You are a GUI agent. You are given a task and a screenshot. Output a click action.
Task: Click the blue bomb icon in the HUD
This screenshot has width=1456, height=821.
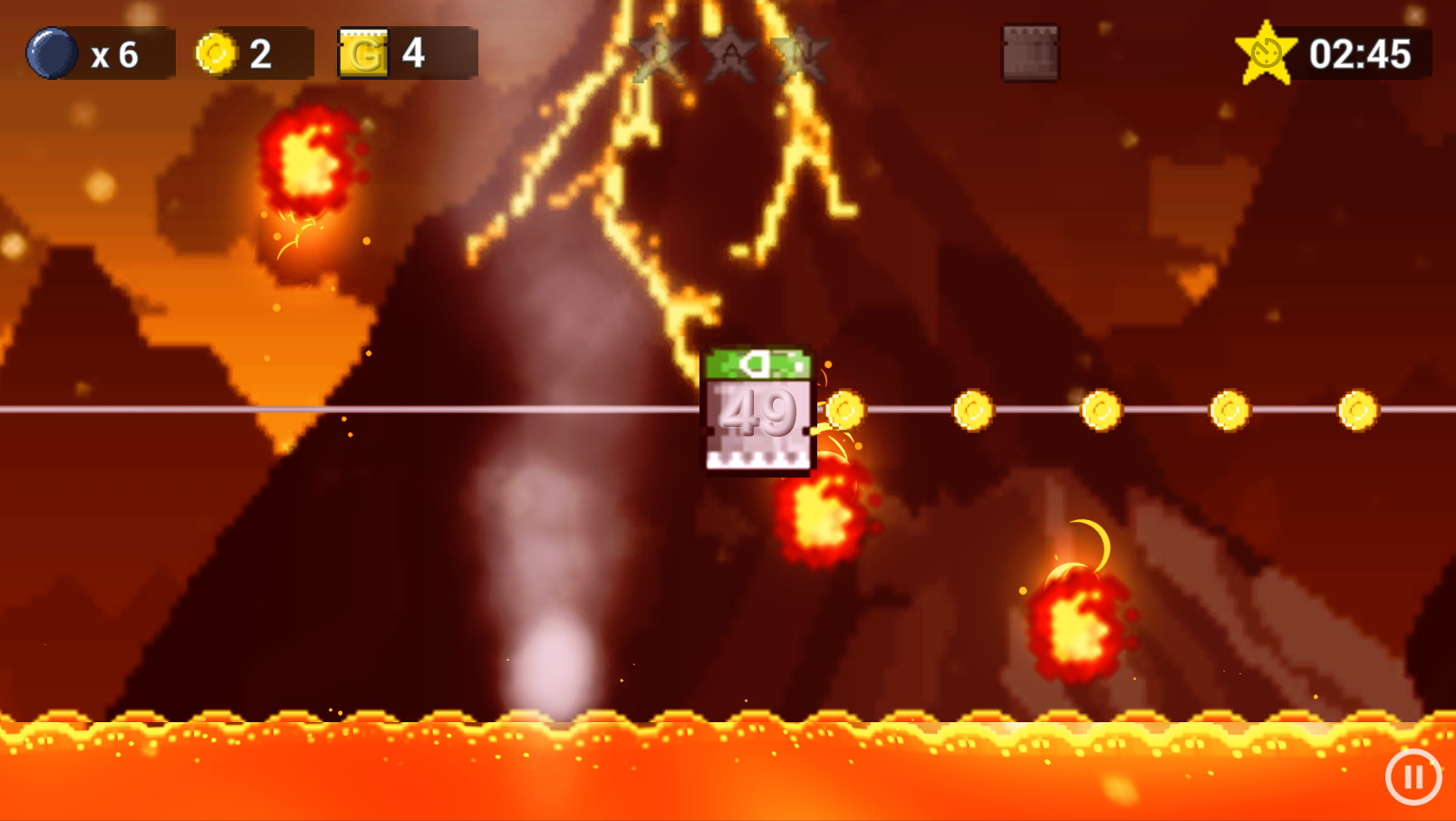[x=53, y=52]
